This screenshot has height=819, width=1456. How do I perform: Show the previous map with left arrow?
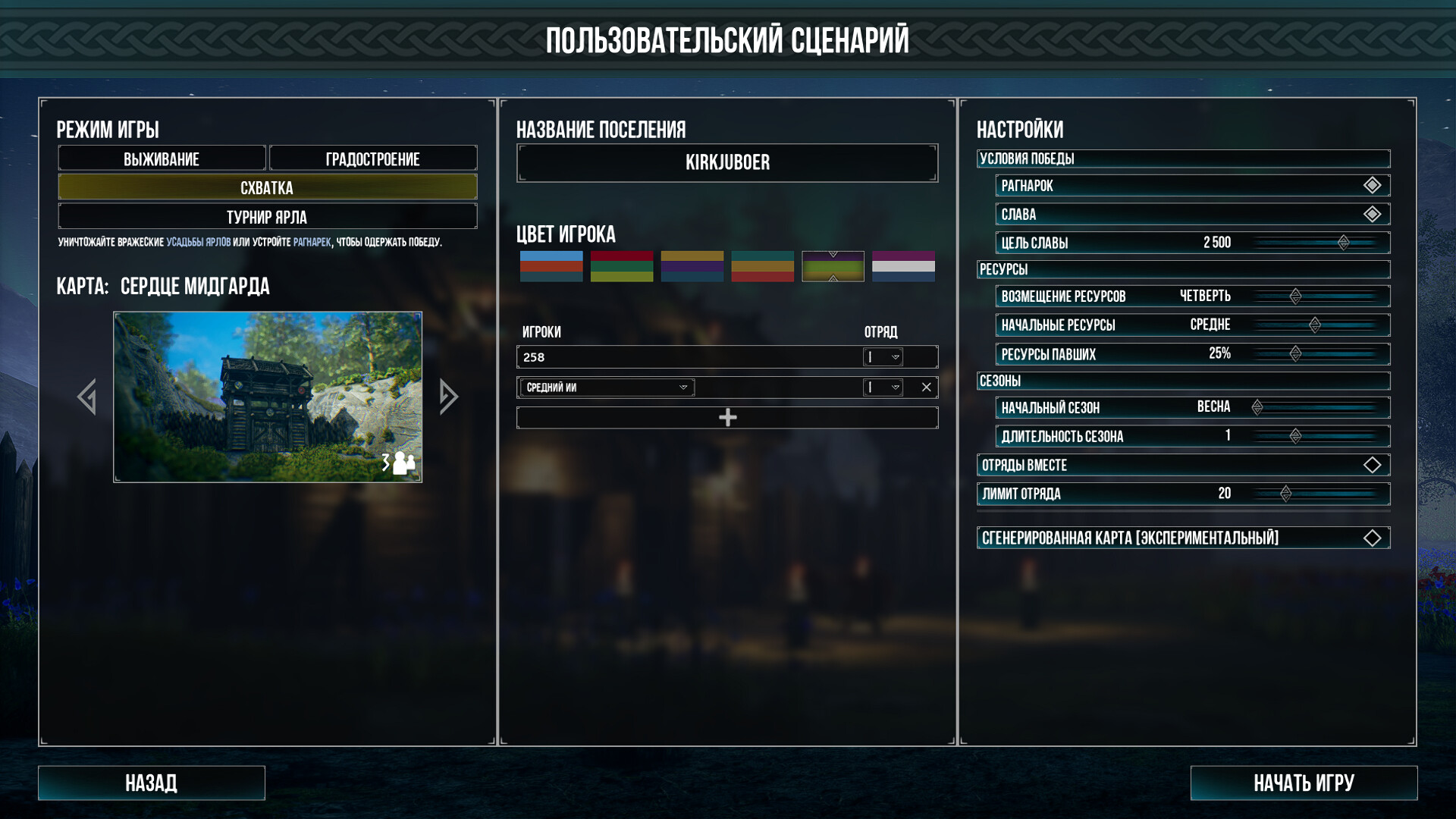point(87,397)
